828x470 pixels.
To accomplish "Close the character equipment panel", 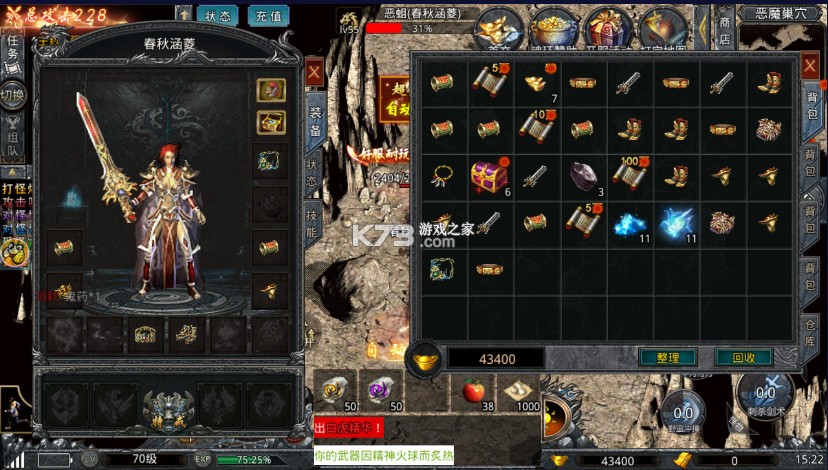I will [x=313, y=72].
